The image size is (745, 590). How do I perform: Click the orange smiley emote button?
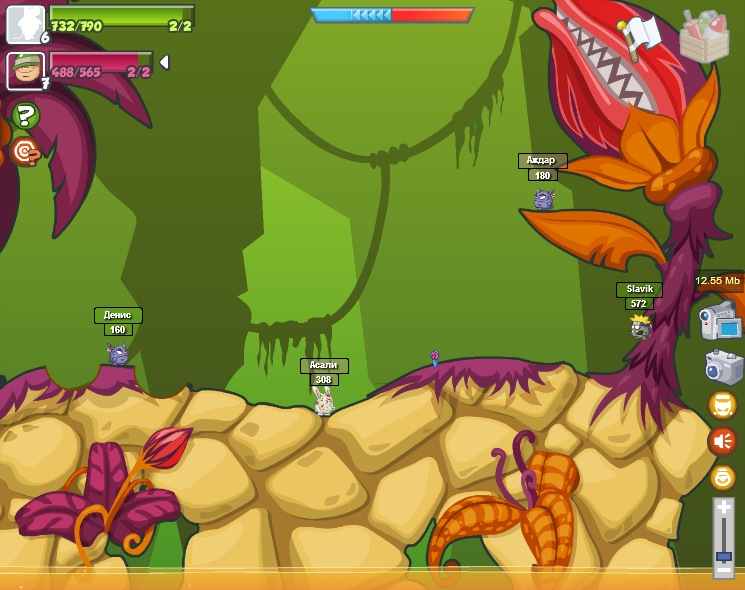tap(722, 477)
